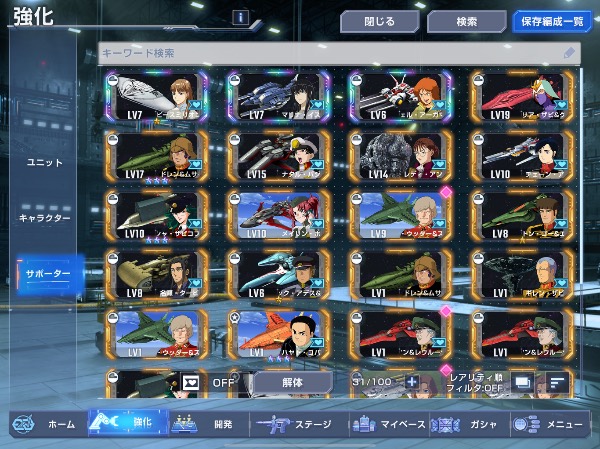Image resolution: width=600 pixels, height=449 pixels.
Task: Select the LV9 green aircraft supporter card
Action: pos(400,214)
